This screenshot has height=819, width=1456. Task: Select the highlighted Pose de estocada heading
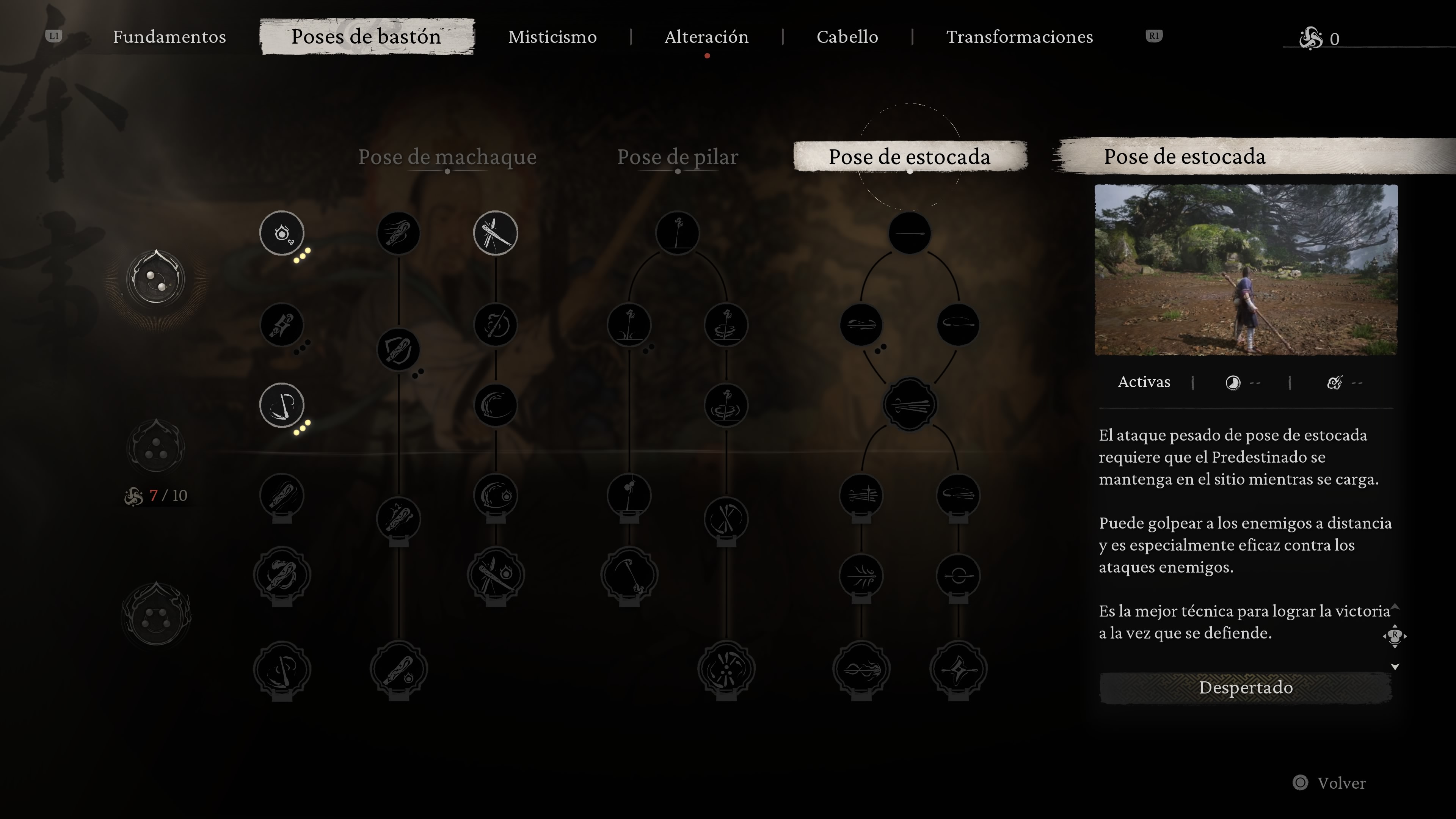(909, 157)
